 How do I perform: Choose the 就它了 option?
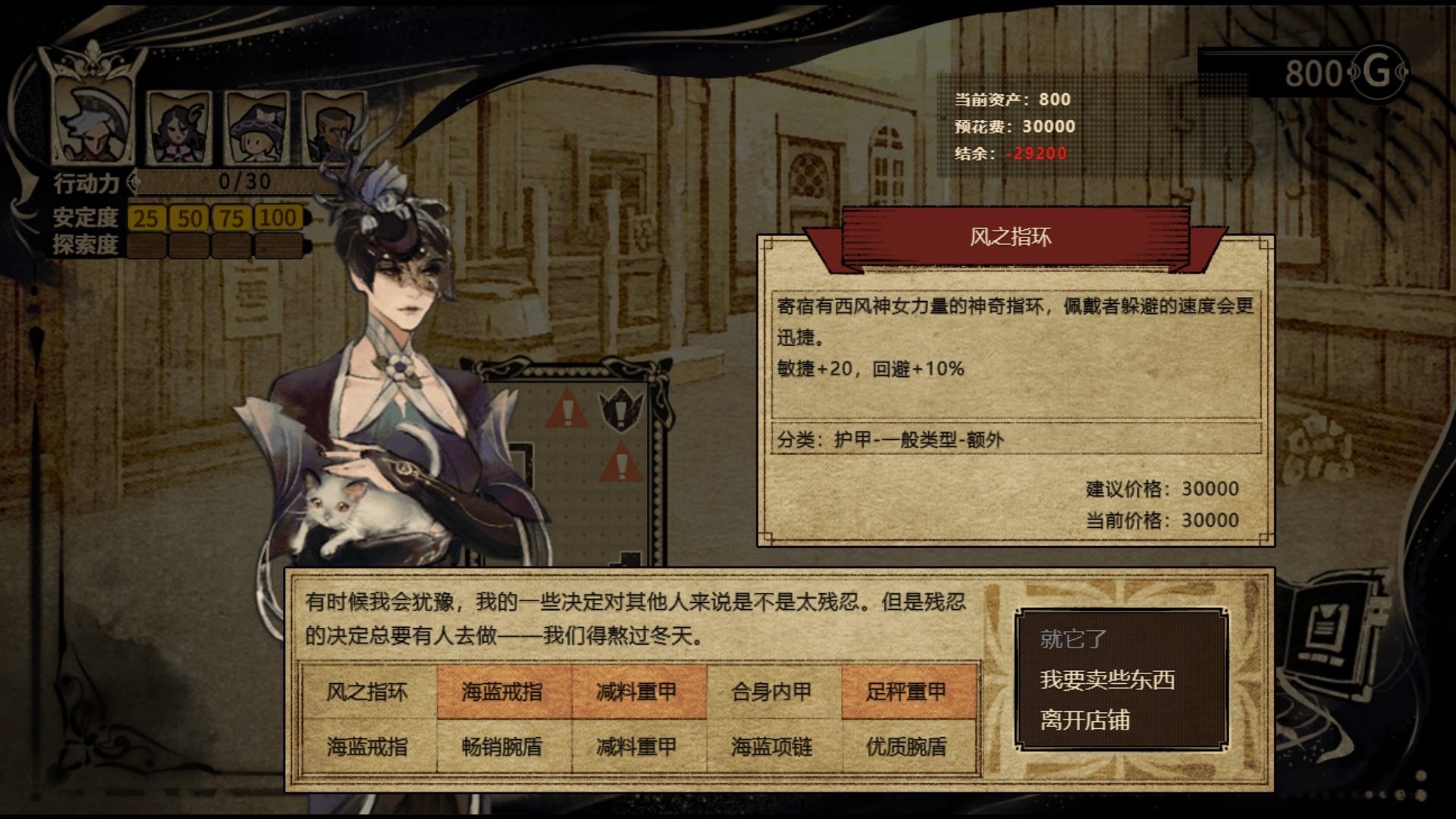point(1072,639)
